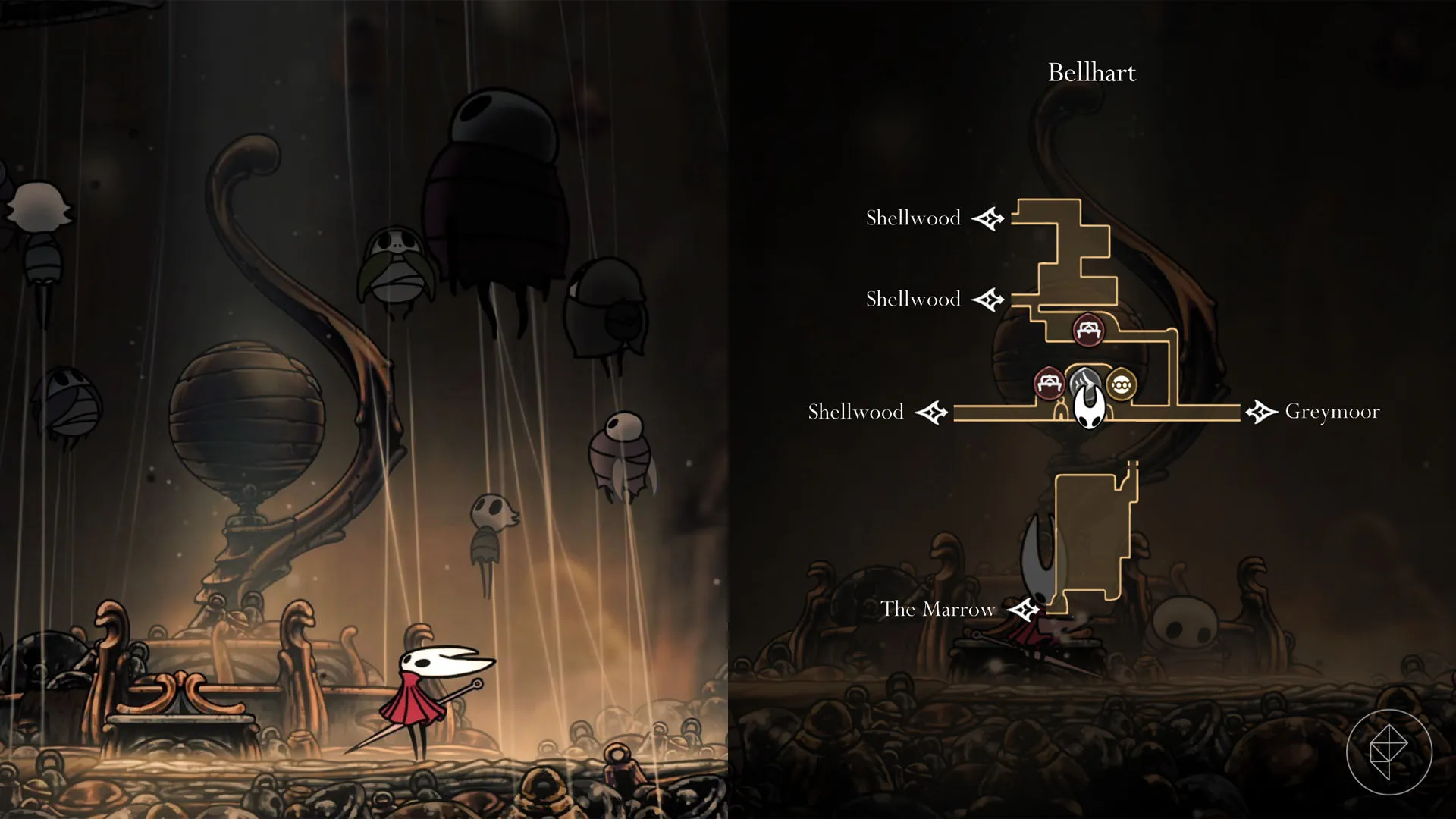Image resolution: width=1456 pixels, height=819 pixels.
Task: Select the Bellhart map title
Action: (1091, 72)
